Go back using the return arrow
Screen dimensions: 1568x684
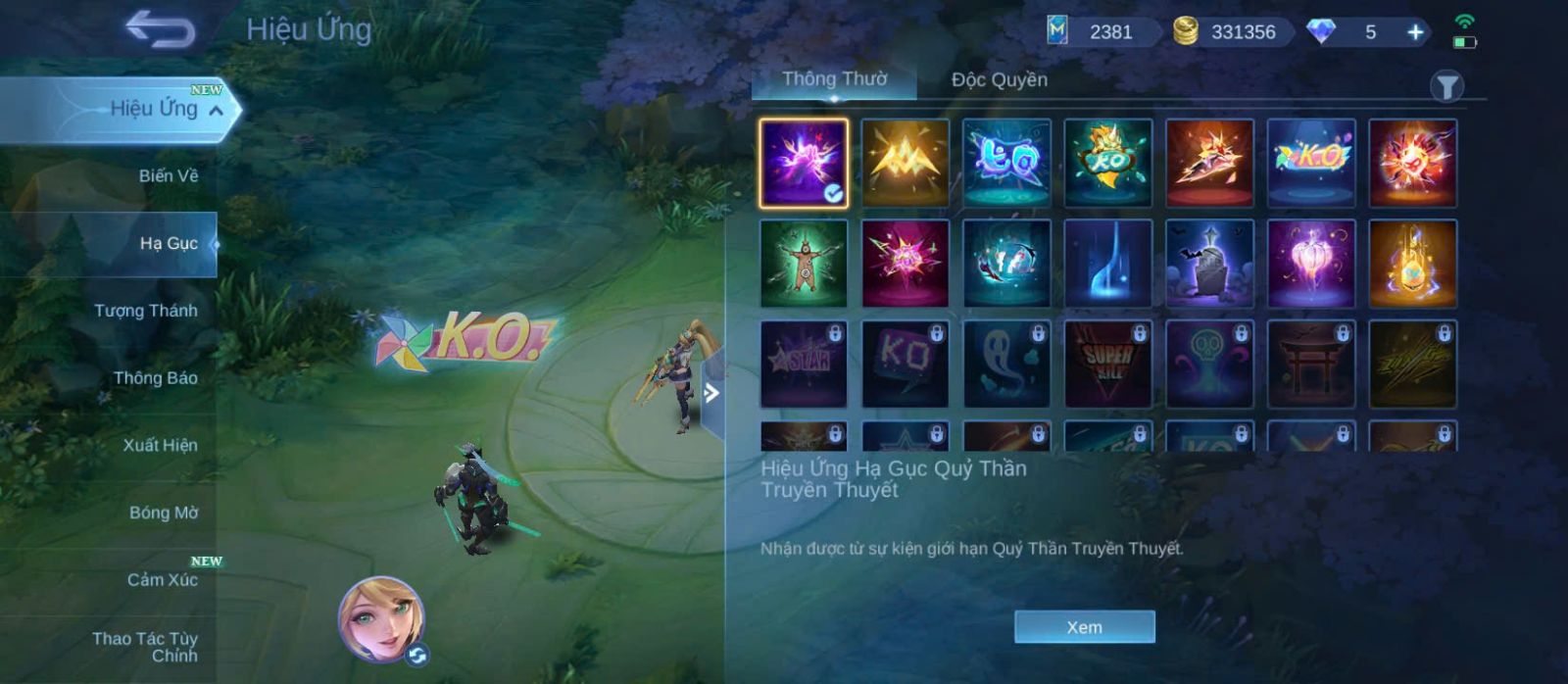point(160,29)
